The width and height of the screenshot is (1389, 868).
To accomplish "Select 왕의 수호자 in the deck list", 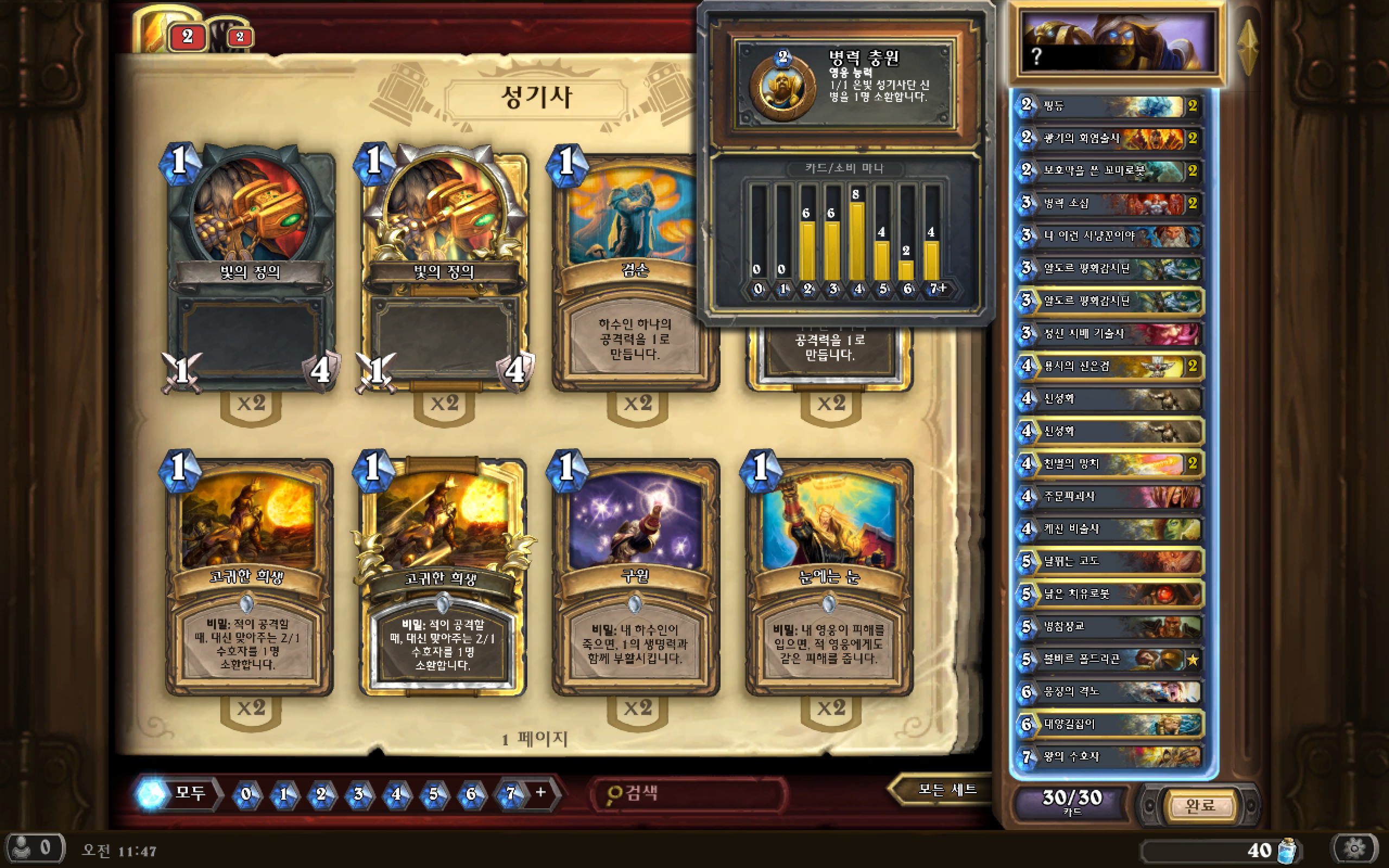I will [x=1109, y=757].
